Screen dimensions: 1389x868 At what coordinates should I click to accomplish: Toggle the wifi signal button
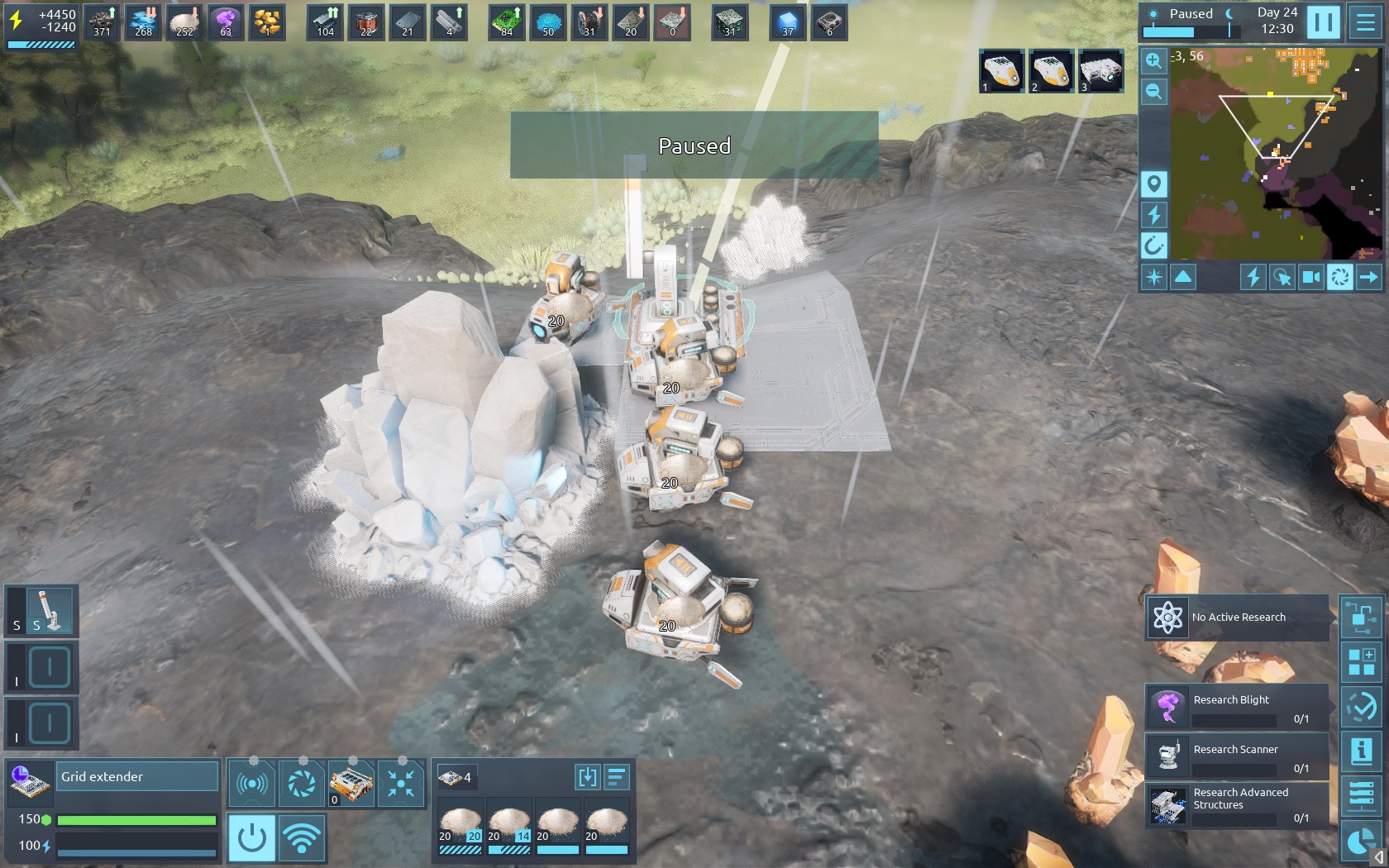click(x=302, y=838)
